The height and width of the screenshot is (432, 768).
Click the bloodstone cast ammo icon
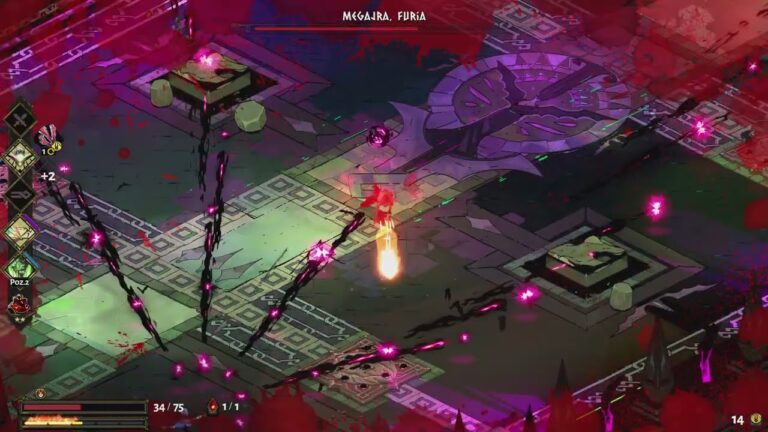(212, 407)
